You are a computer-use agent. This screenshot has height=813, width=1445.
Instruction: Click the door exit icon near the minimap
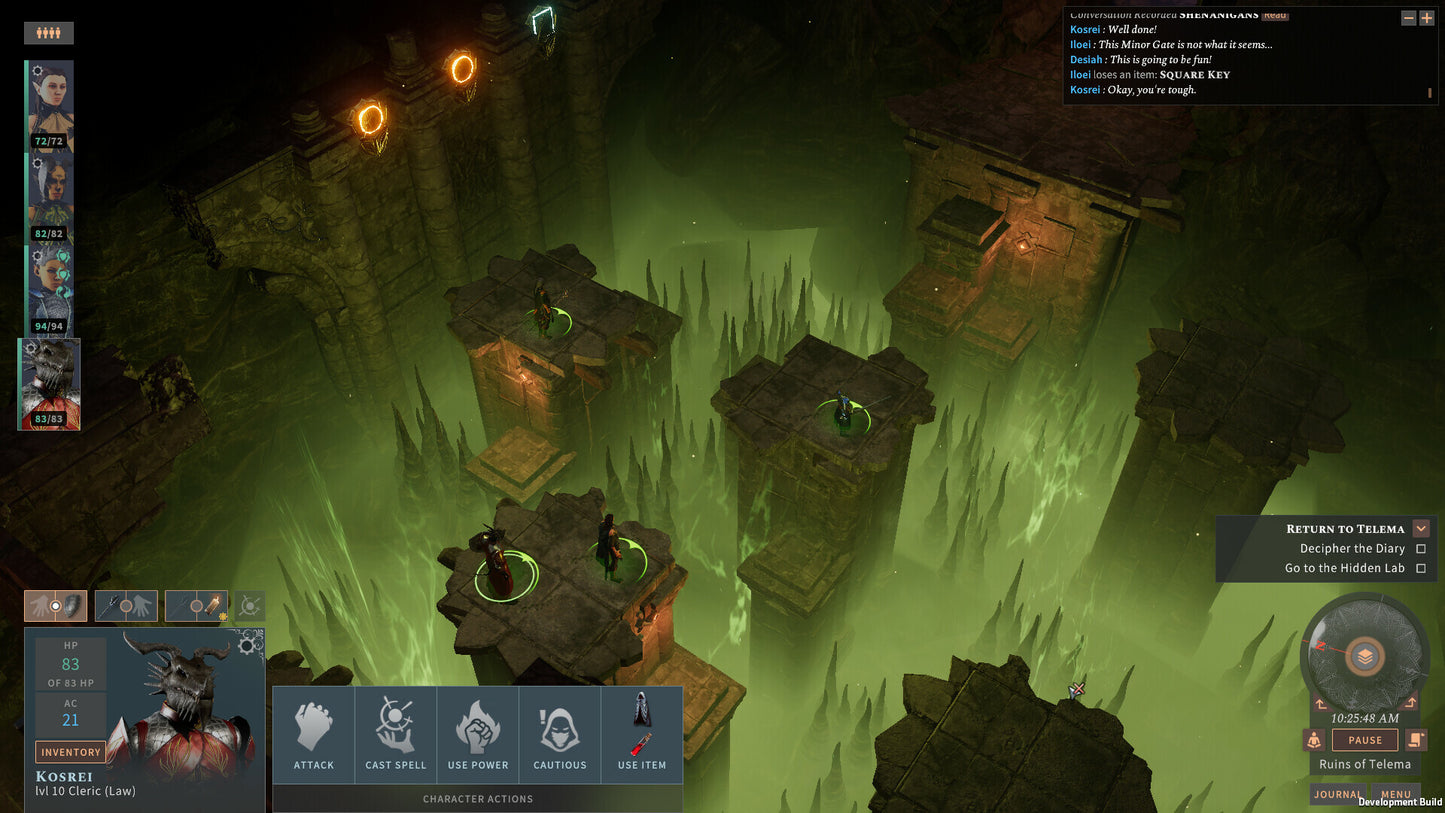(x=1416, y=739)
